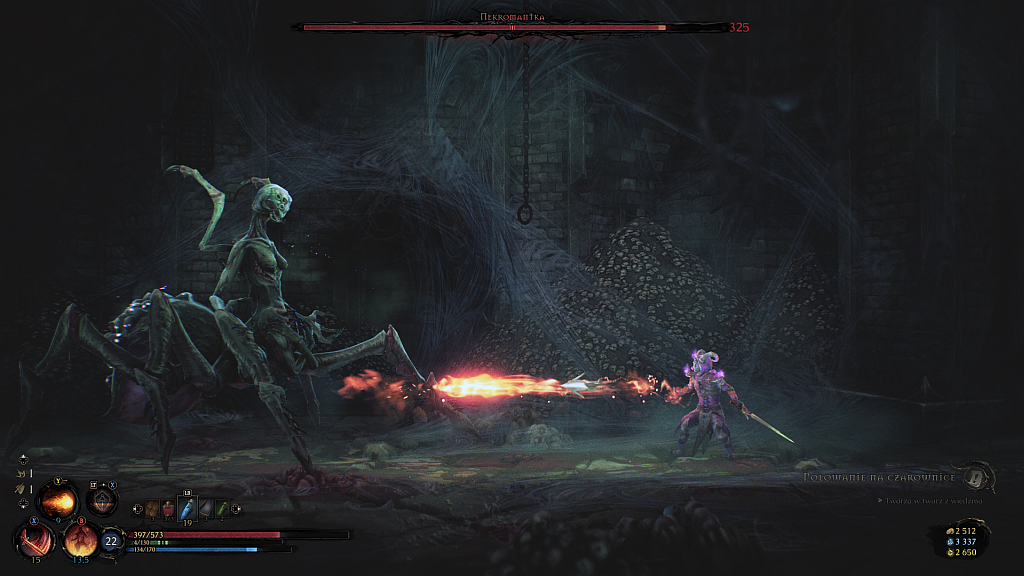Pick the brown pouch quick slot
Image resolution: width=1024 pixels, height=576 pixels.
point(151,510)
